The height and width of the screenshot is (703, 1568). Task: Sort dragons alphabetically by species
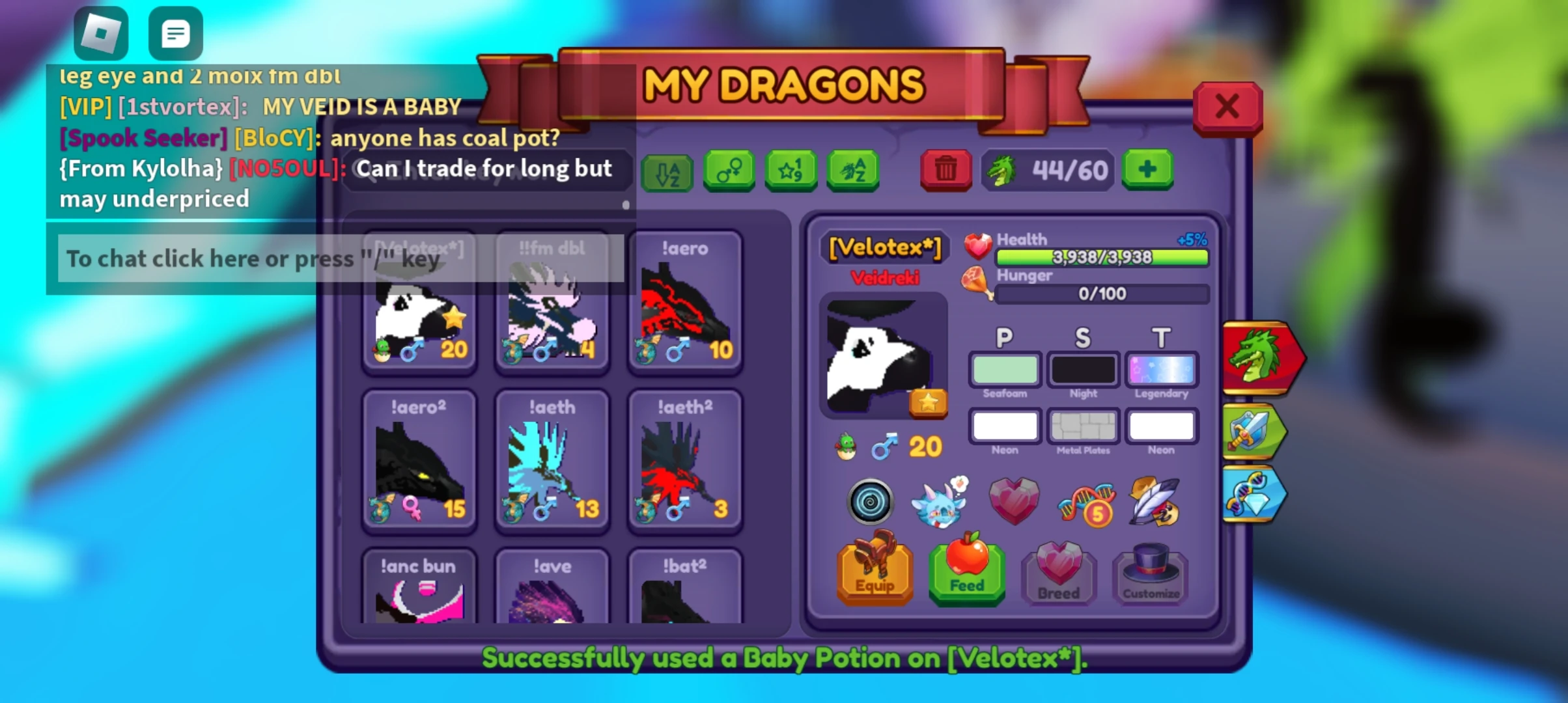tap(852, 171)
